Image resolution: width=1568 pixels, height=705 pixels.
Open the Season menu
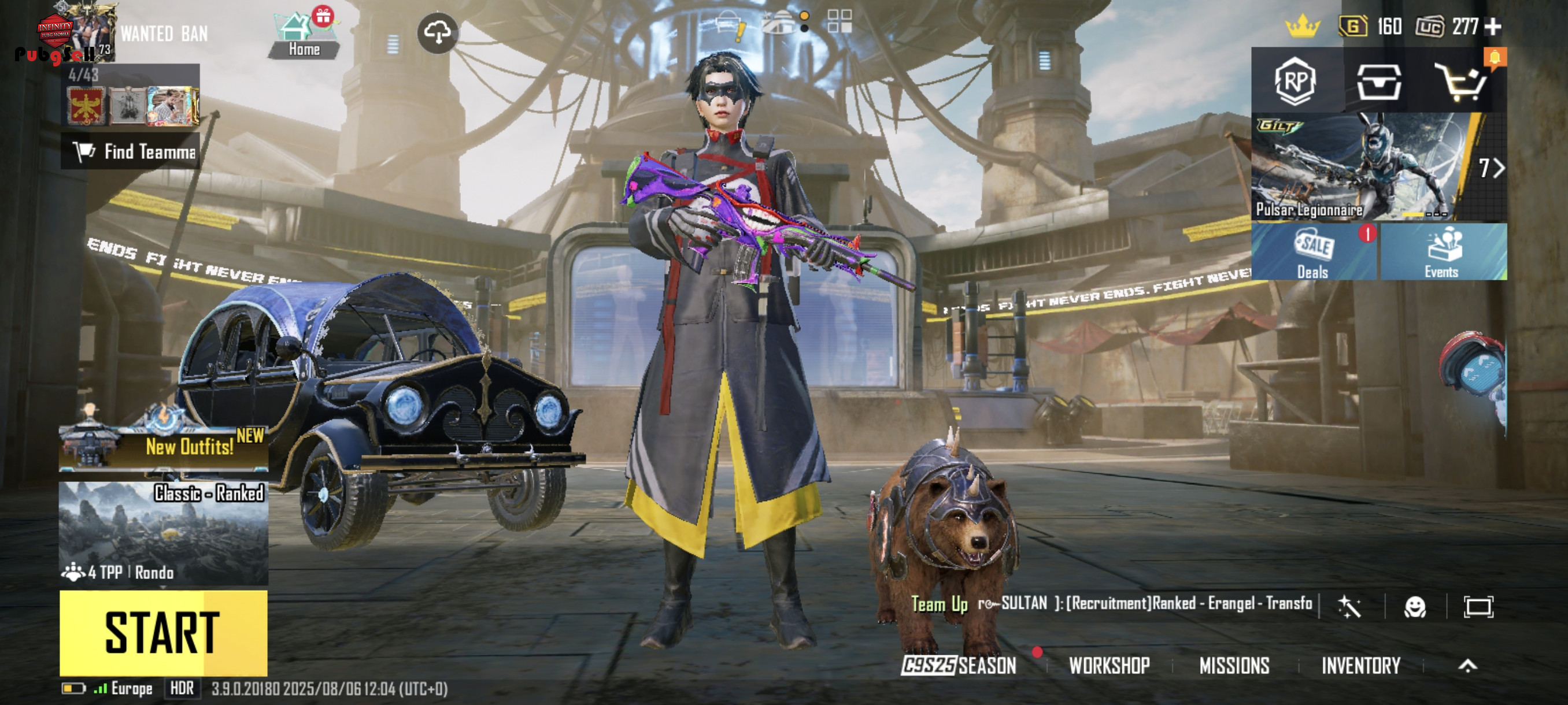(x=959, y=666)
